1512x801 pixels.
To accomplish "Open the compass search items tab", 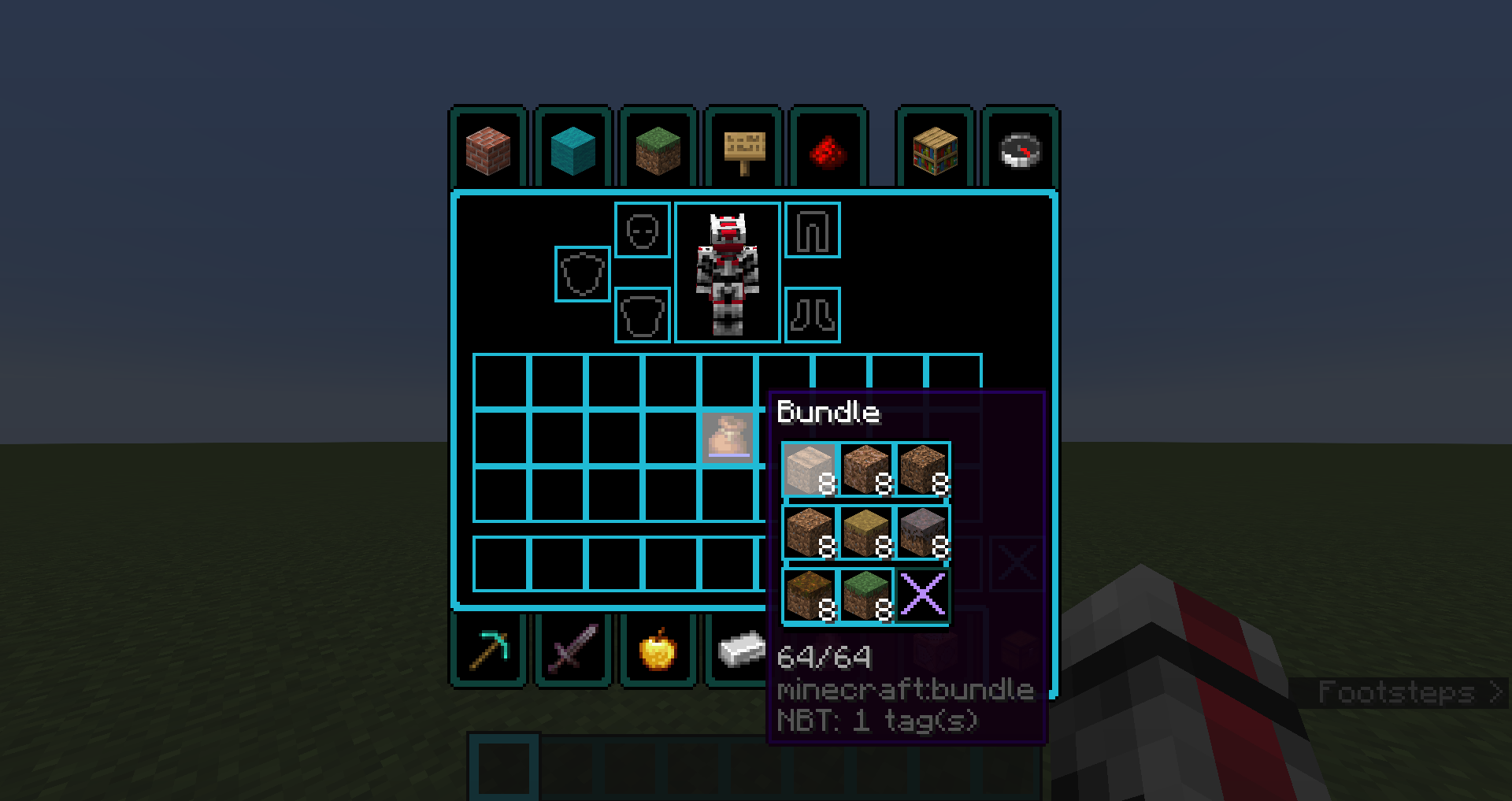I will click(x=1020, y=150).
